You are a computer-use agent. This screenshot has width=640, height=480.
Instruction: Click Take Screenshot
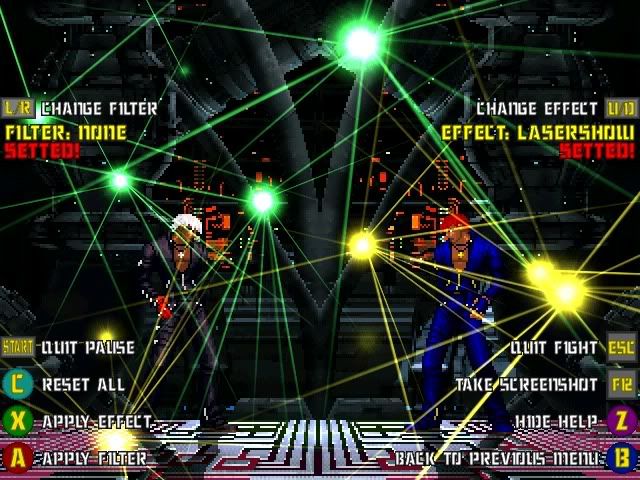[527, 384]
